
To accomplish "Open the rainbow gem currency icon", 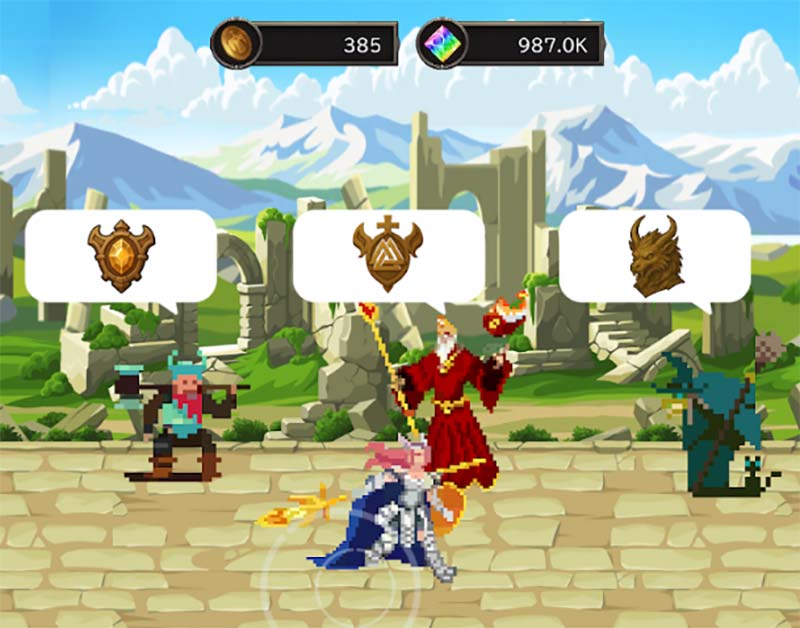I will tap(441, 44).
